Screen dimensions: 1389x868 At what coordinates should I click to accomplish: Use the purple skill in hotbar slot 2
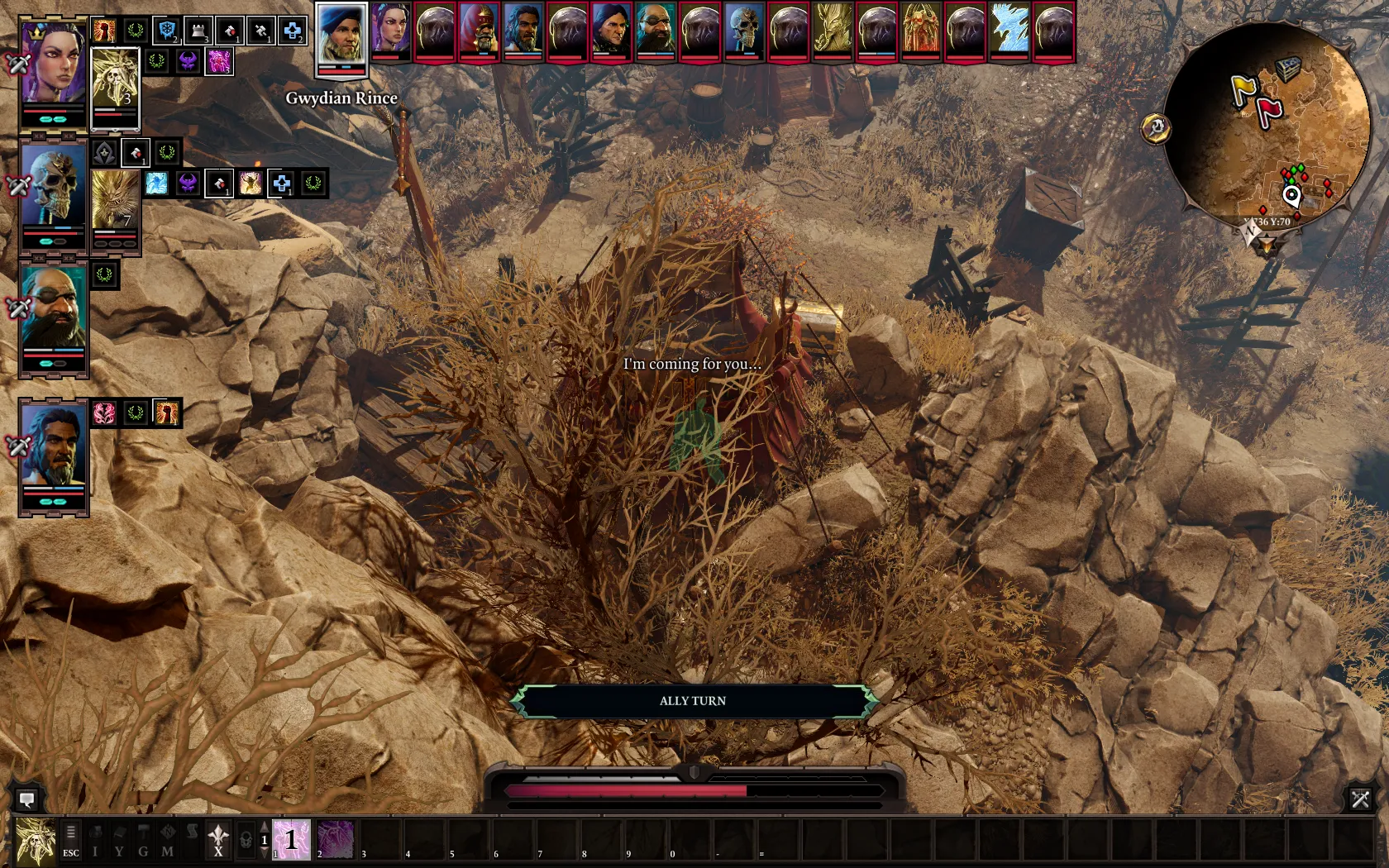click(336, 840)
